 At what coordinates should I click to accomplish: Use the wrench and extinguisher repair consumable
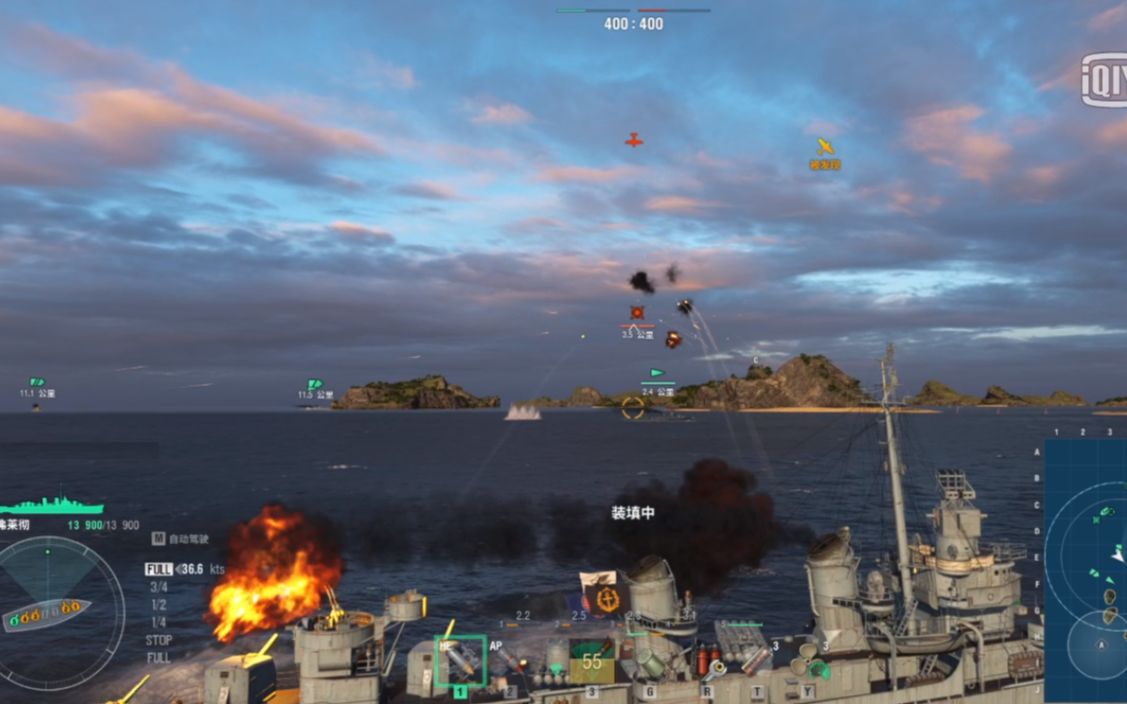click(707, 663)
